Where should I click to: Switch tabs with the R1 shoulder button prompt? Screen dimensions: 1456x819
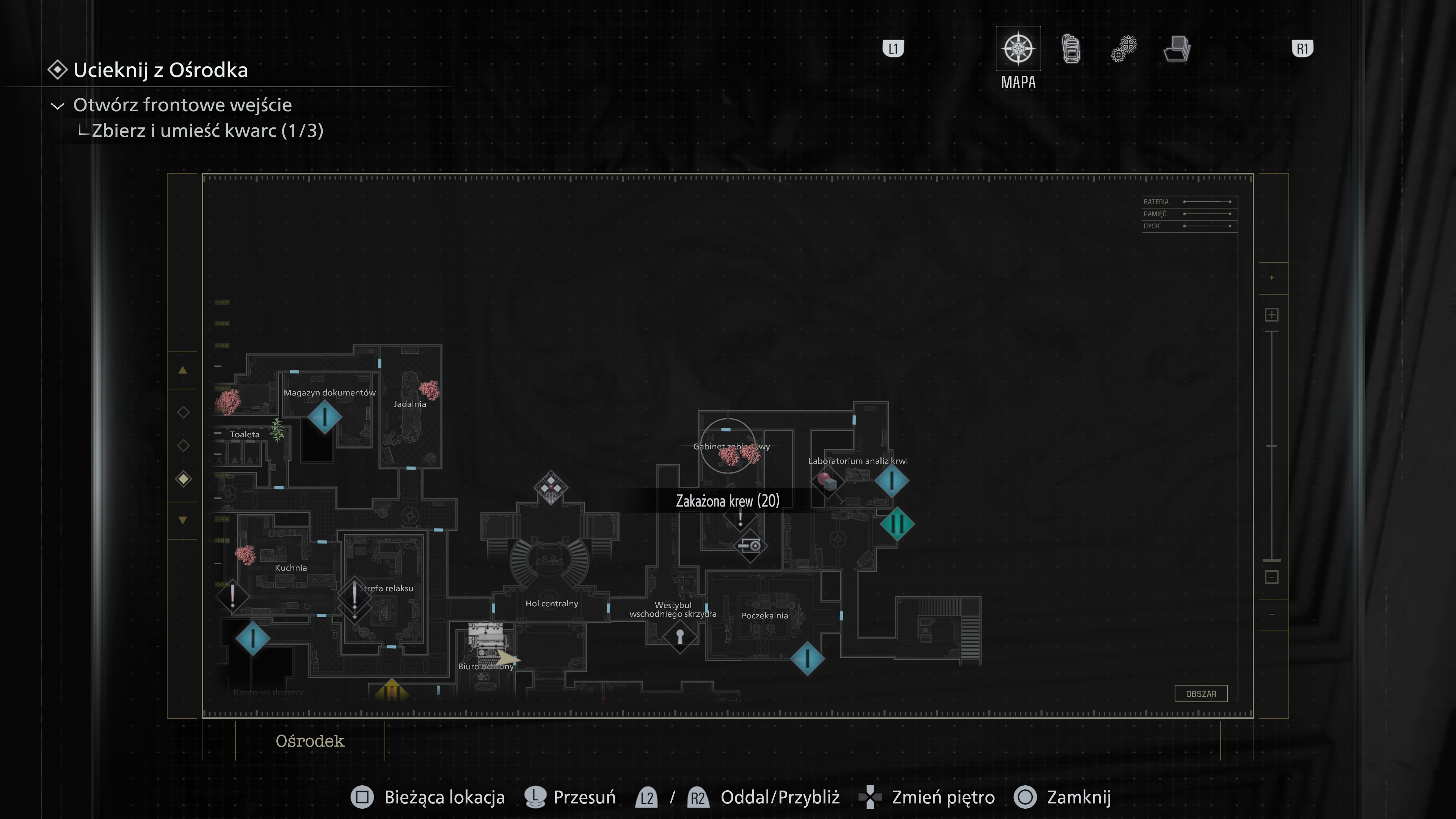(1304, 49)
